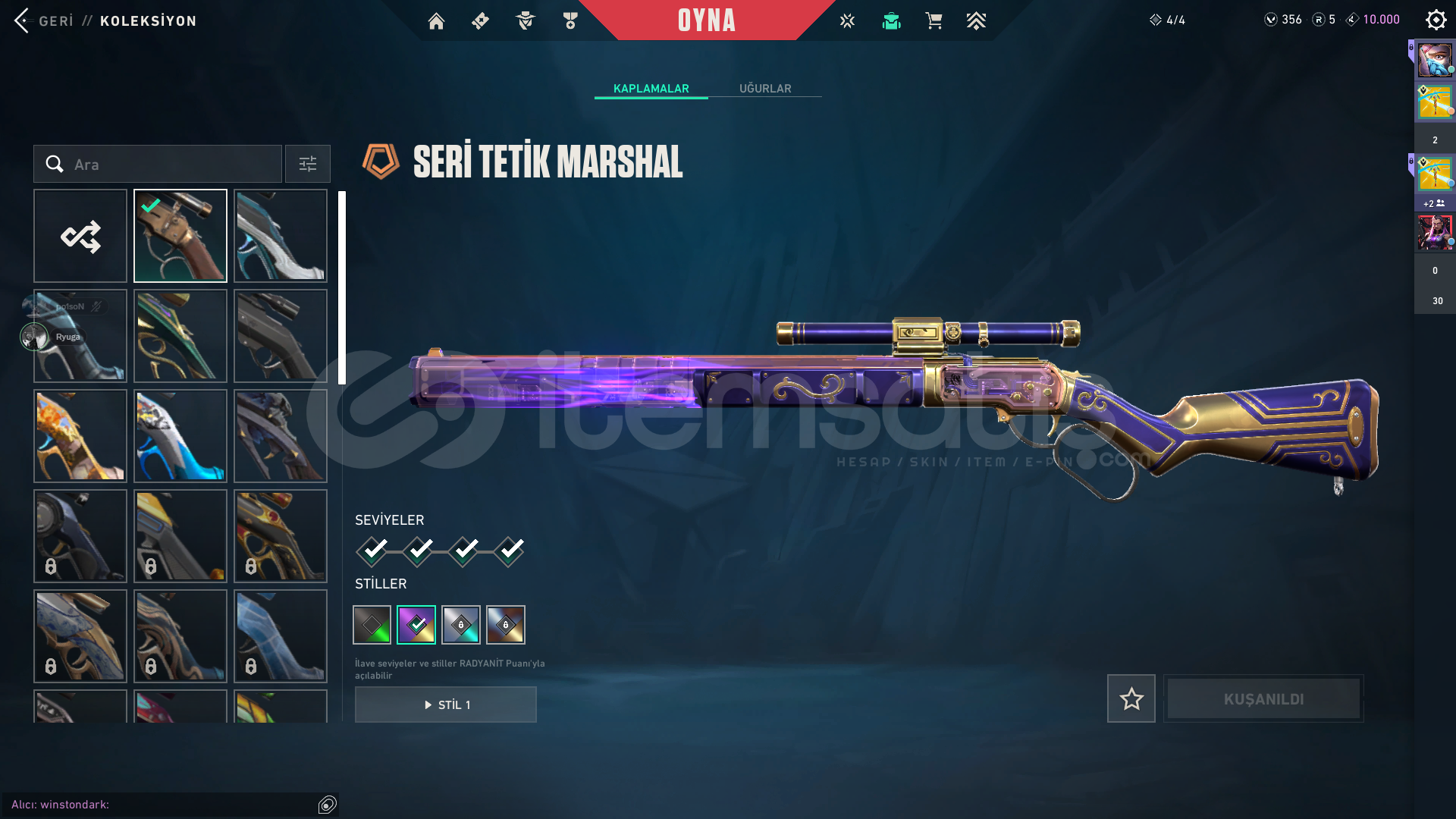The width and height of the screenshot is (1456, 819).
Task: Choose the bright blue and white Marshal skin
Action: (180, 436)
